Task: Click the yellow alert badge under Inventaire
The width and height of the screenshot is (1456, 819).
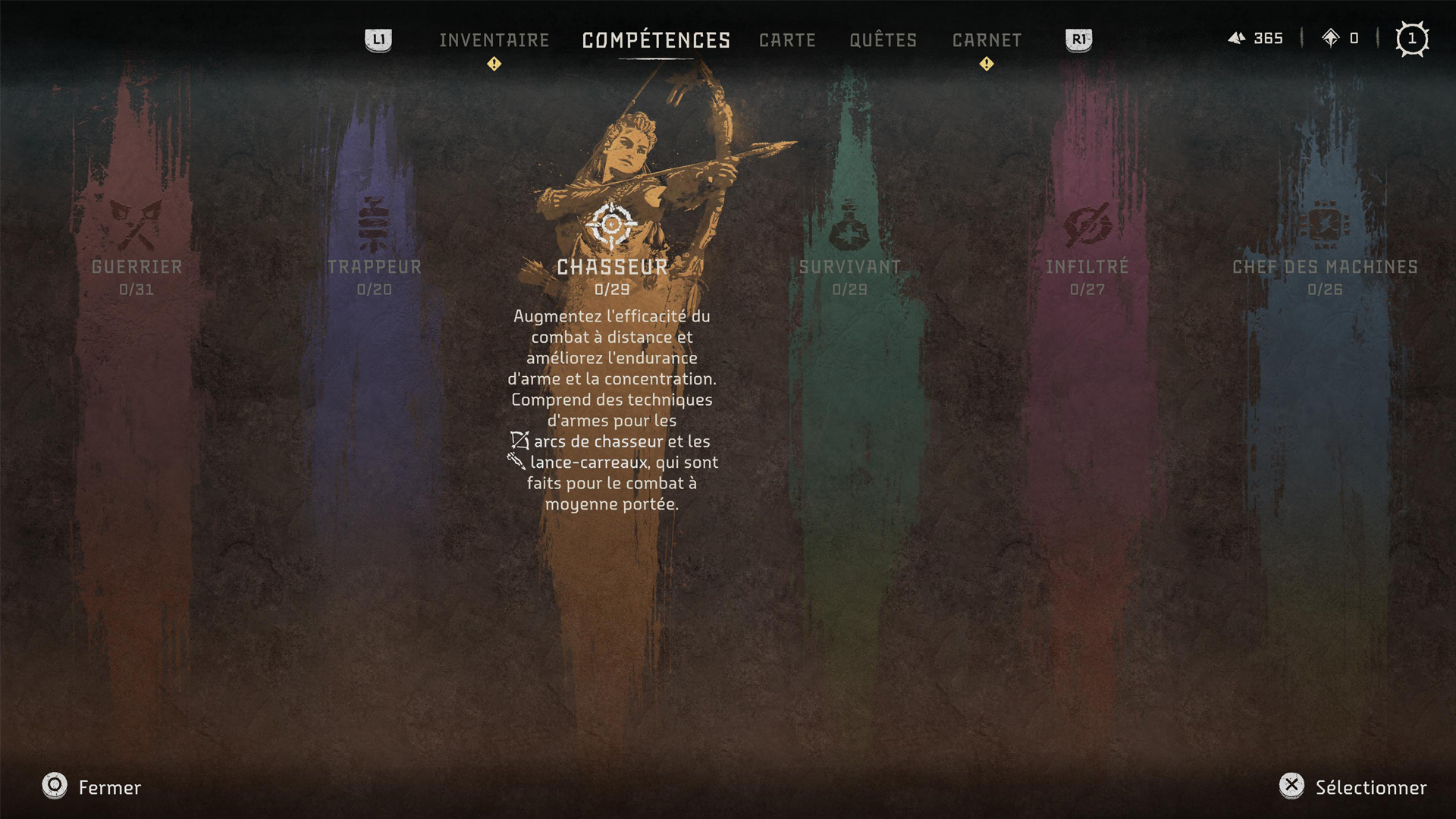Action: (494, 64)
